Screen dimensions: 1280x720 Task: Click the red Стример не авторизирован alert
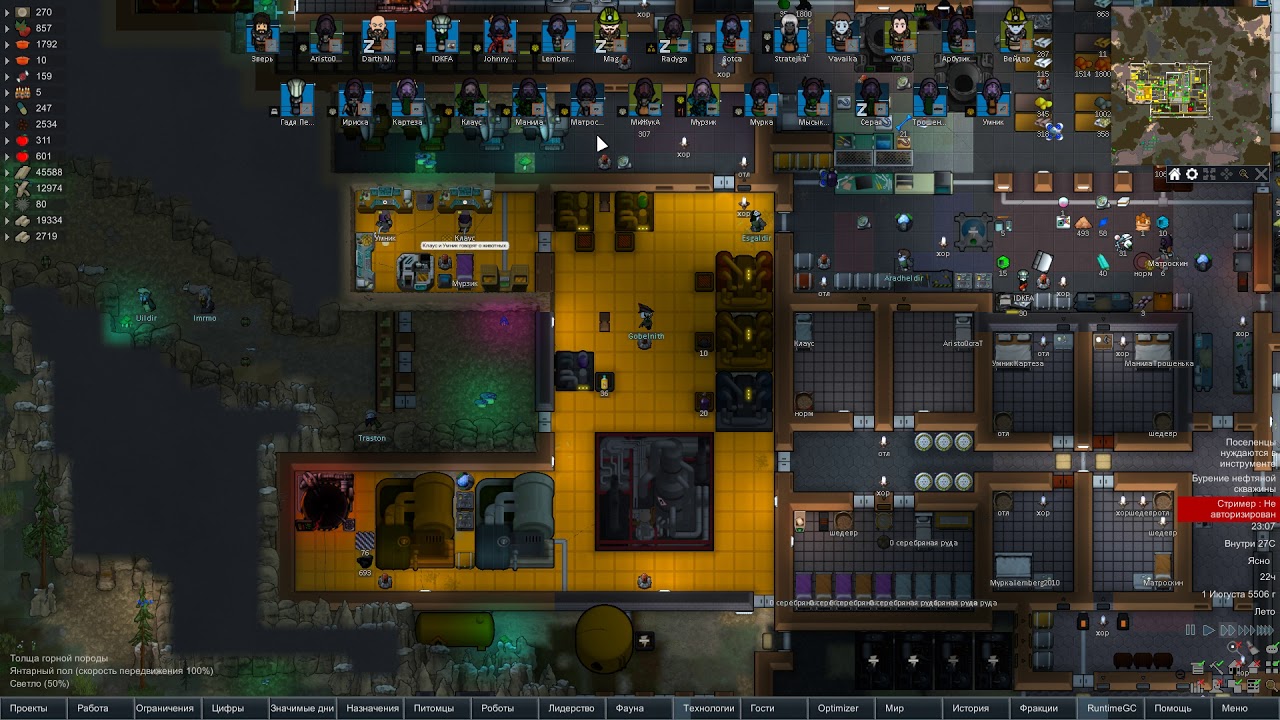coord(1228,509)
